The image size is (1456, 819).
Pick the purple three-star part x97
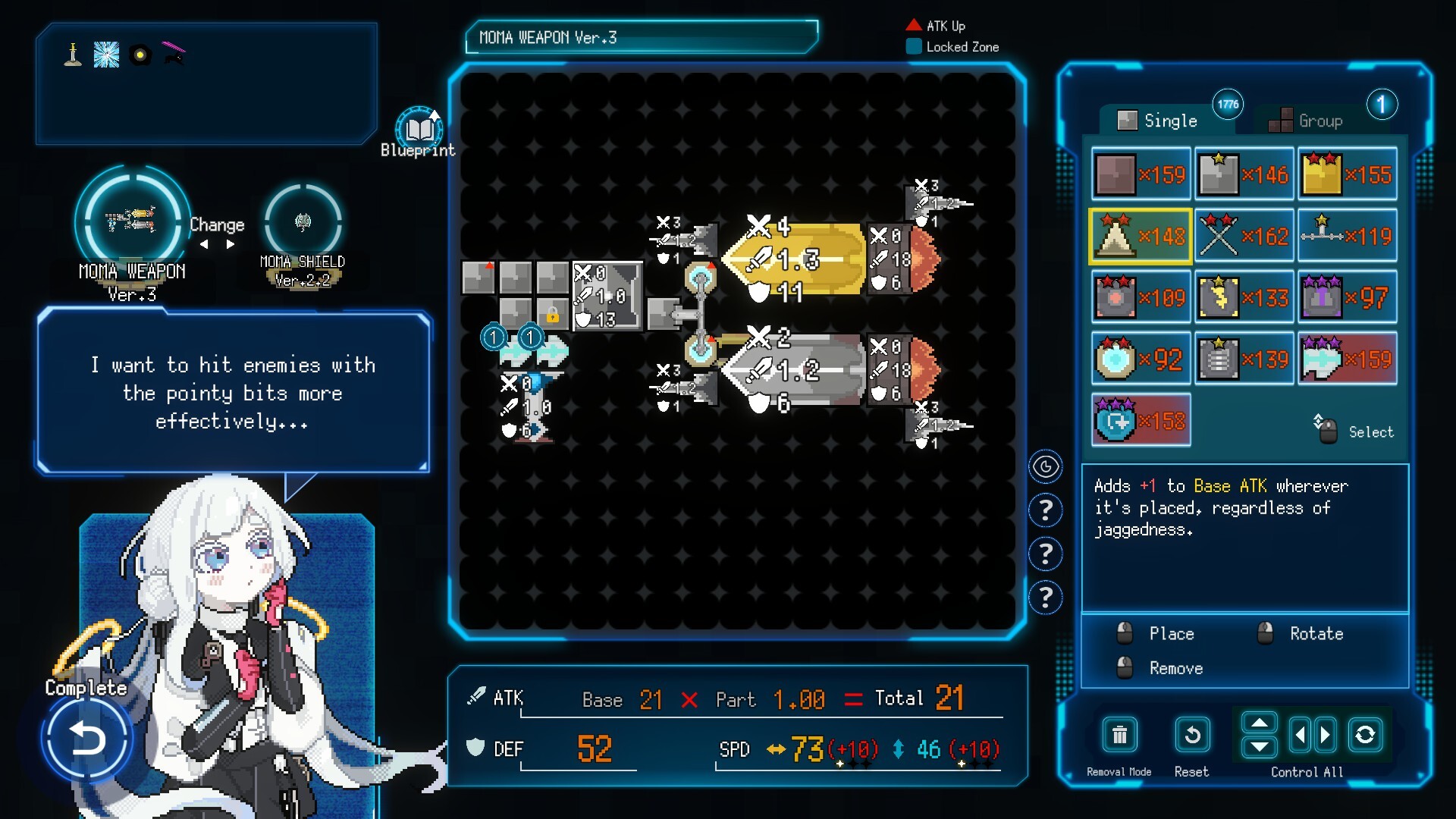pyautogui.click(x=1347, y=298)
